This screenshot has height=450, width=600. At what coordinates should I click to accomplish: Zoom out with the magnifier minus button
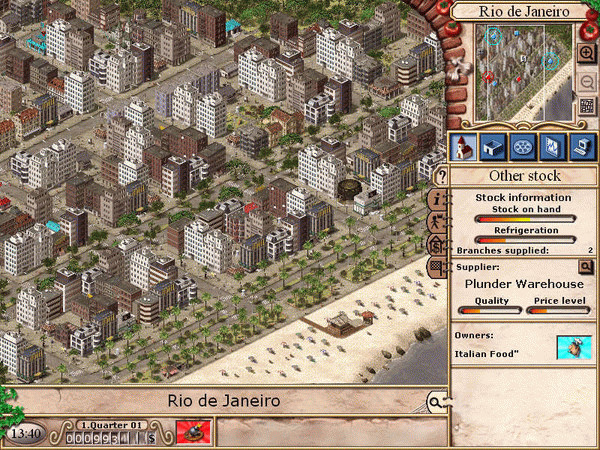(x=587, y=80)
